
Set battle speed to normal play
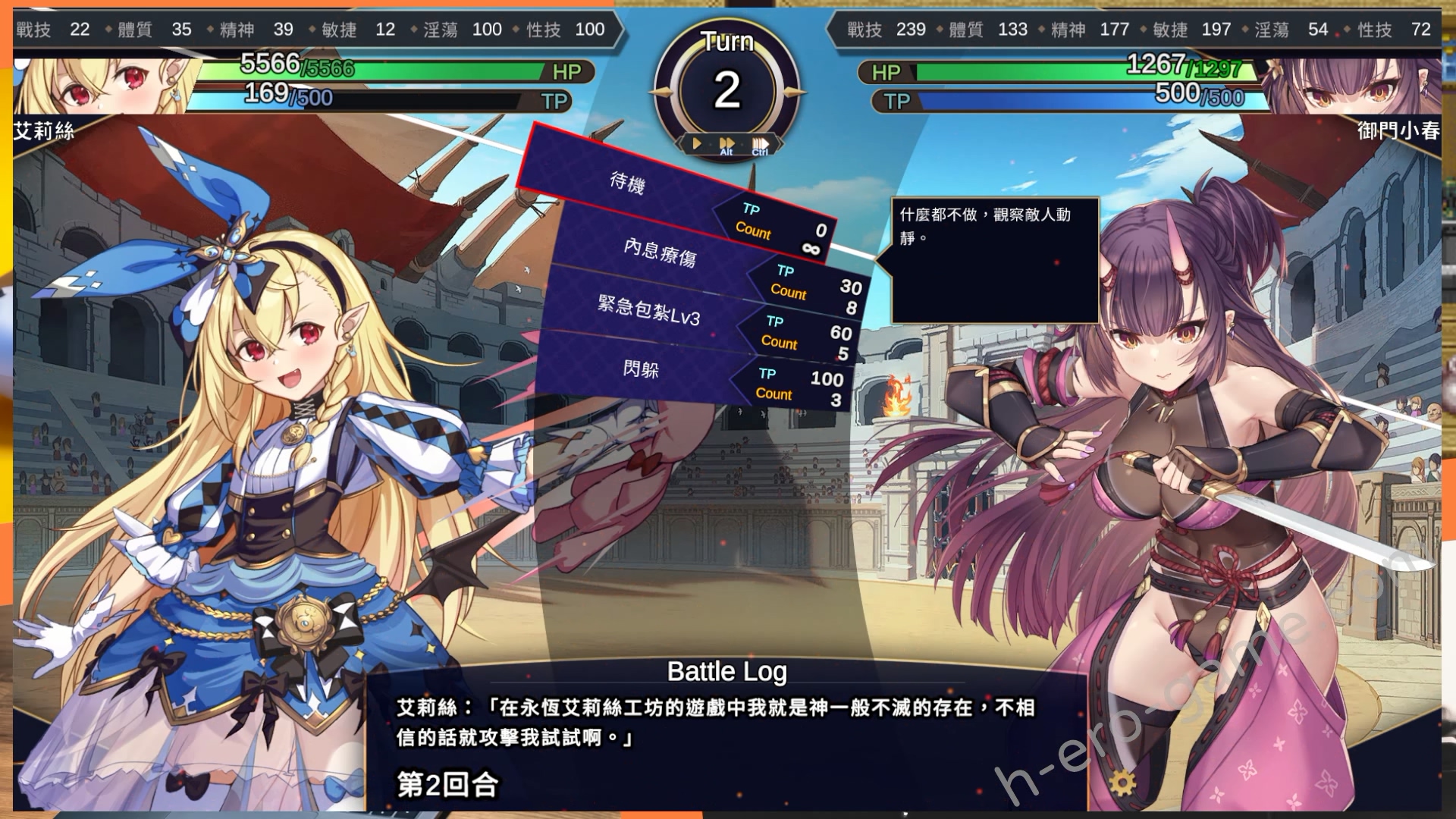[696, 143]
